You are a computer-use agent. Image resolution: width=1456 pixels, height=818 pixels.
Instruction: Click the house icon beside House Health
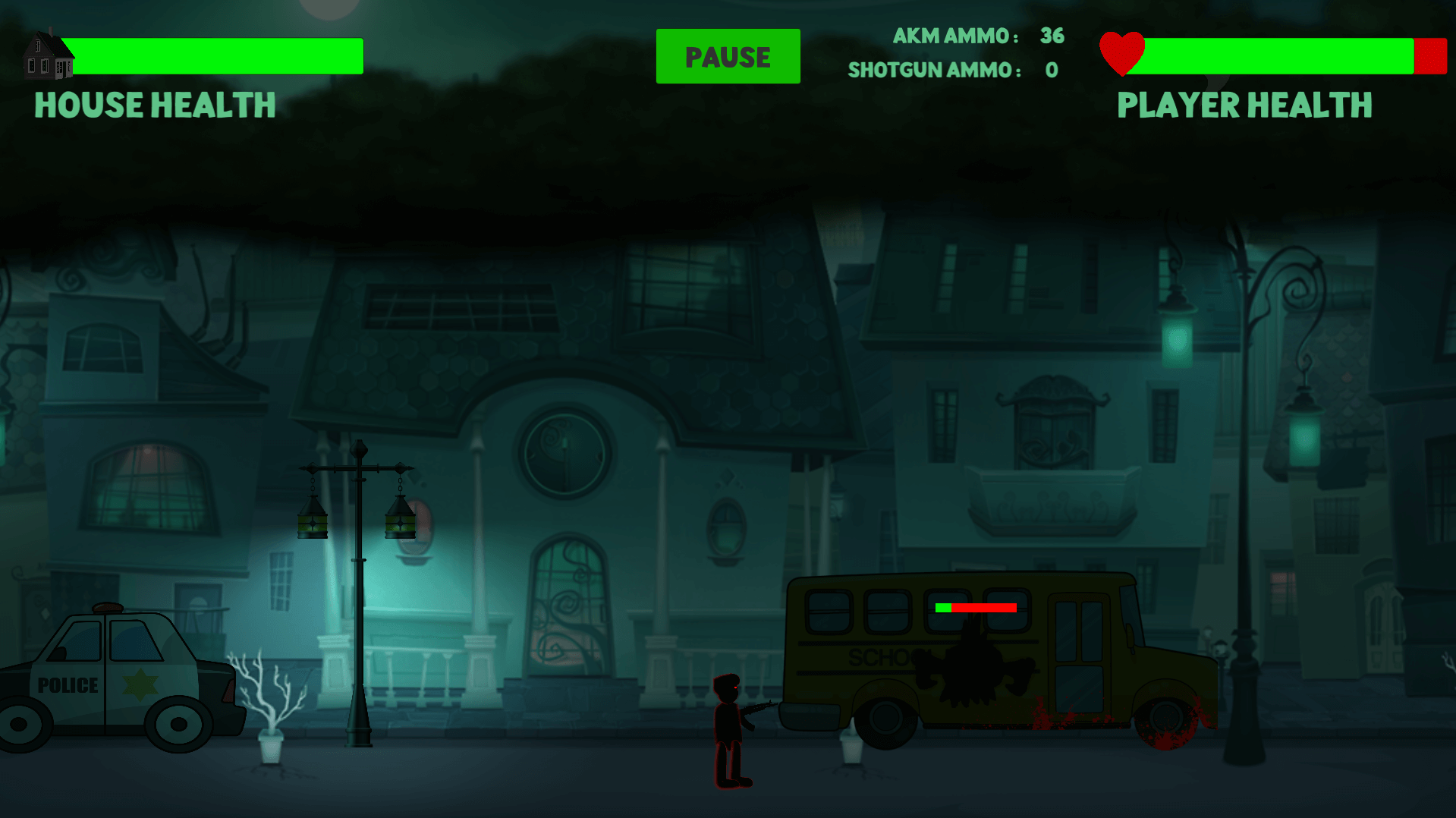tap(49, 57)
